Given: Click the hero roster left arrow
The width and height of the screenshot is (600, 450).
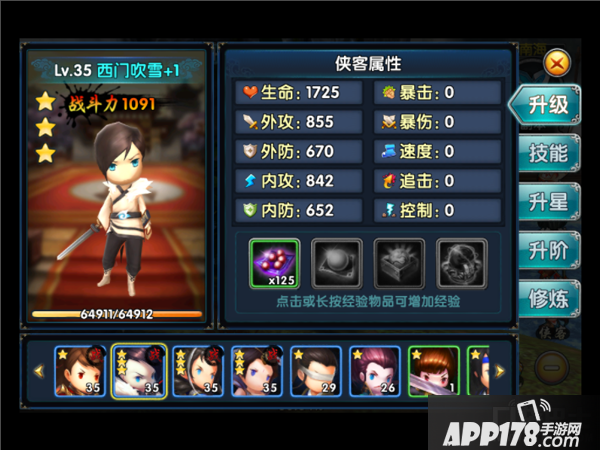Looking at the screenshot, I should click(x=39, y=371).
